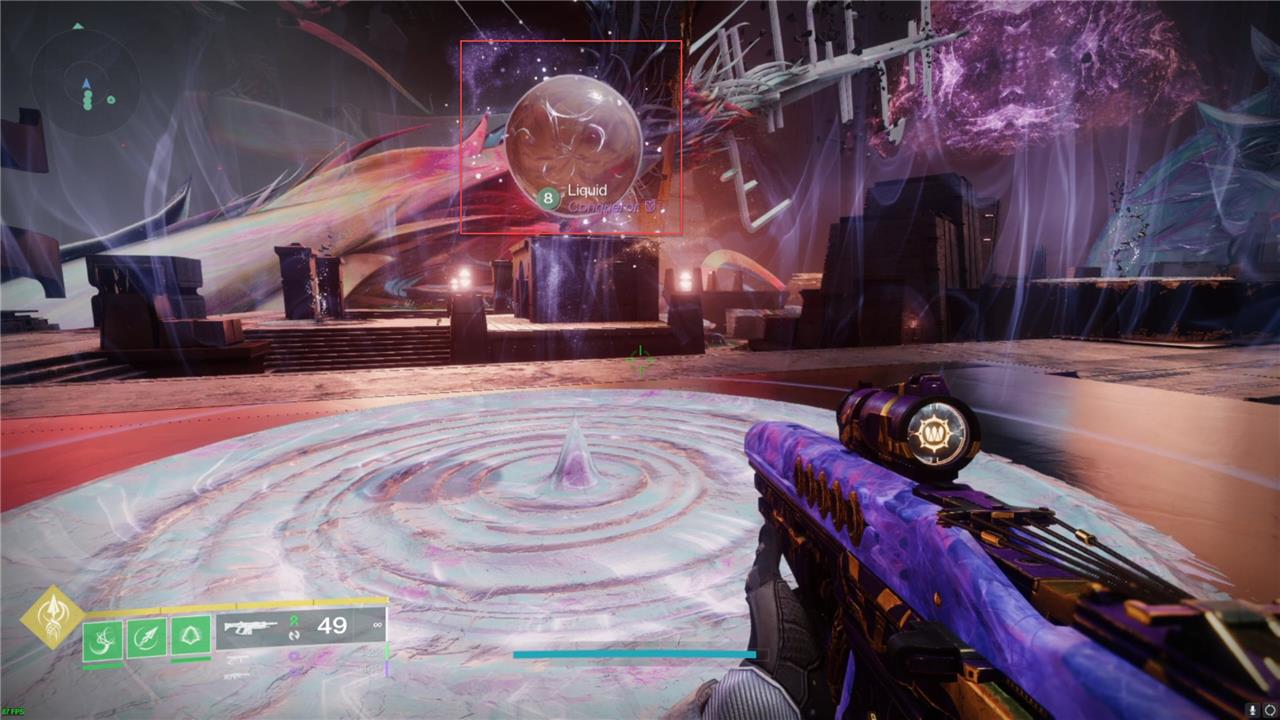1280x720 pixels.
Task: Click the circular recording overlay icon
Action: 1269,709
